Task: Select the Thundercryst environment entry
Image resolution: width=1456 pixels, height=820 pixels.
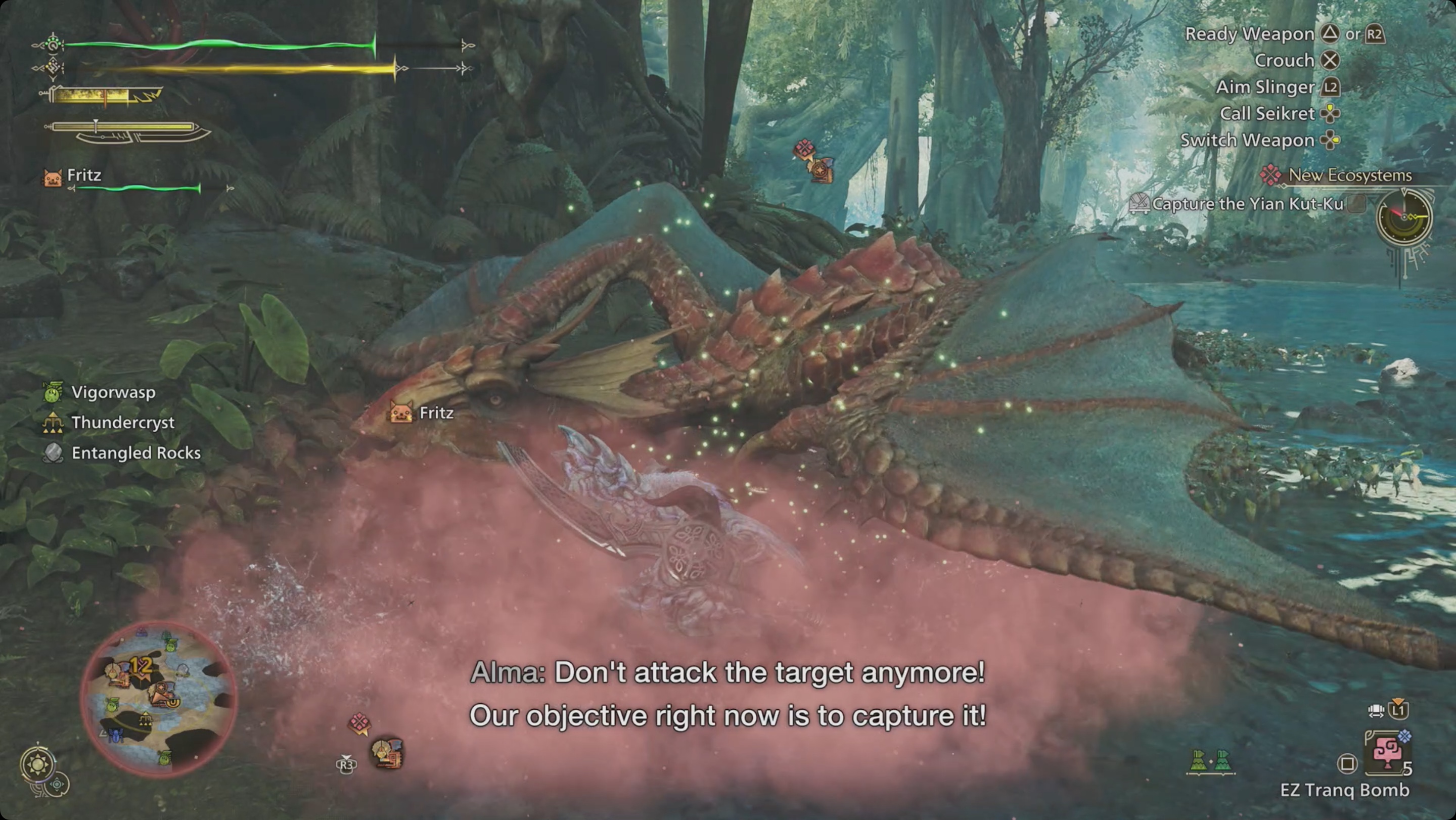Action: 122,423
